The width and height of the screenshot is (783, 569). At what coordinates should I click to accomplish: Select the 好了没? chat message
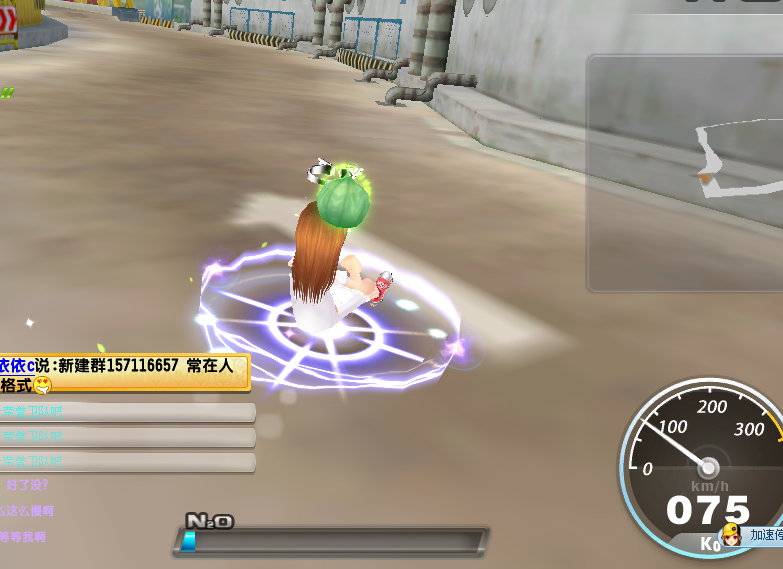click(27, 485)
